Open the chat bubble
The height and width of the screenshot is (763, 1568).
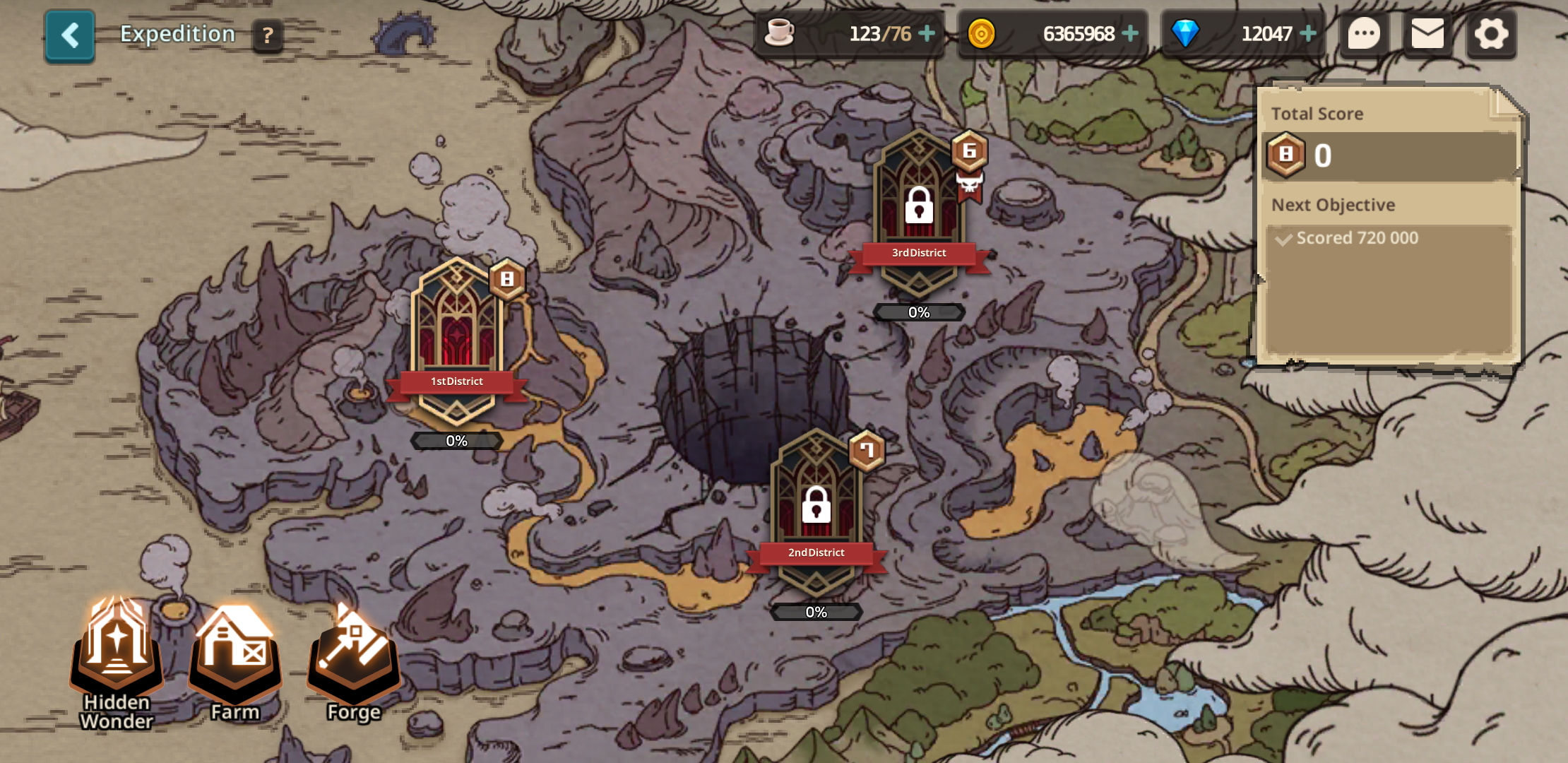[1364, 34]
